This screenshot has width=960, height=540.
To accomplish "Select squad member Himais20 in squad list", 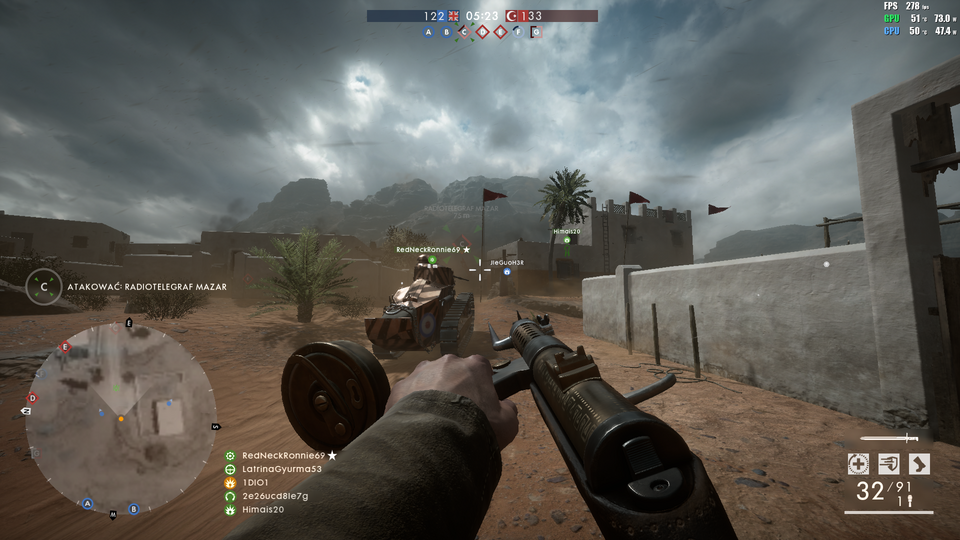I will tap(263, 510).
